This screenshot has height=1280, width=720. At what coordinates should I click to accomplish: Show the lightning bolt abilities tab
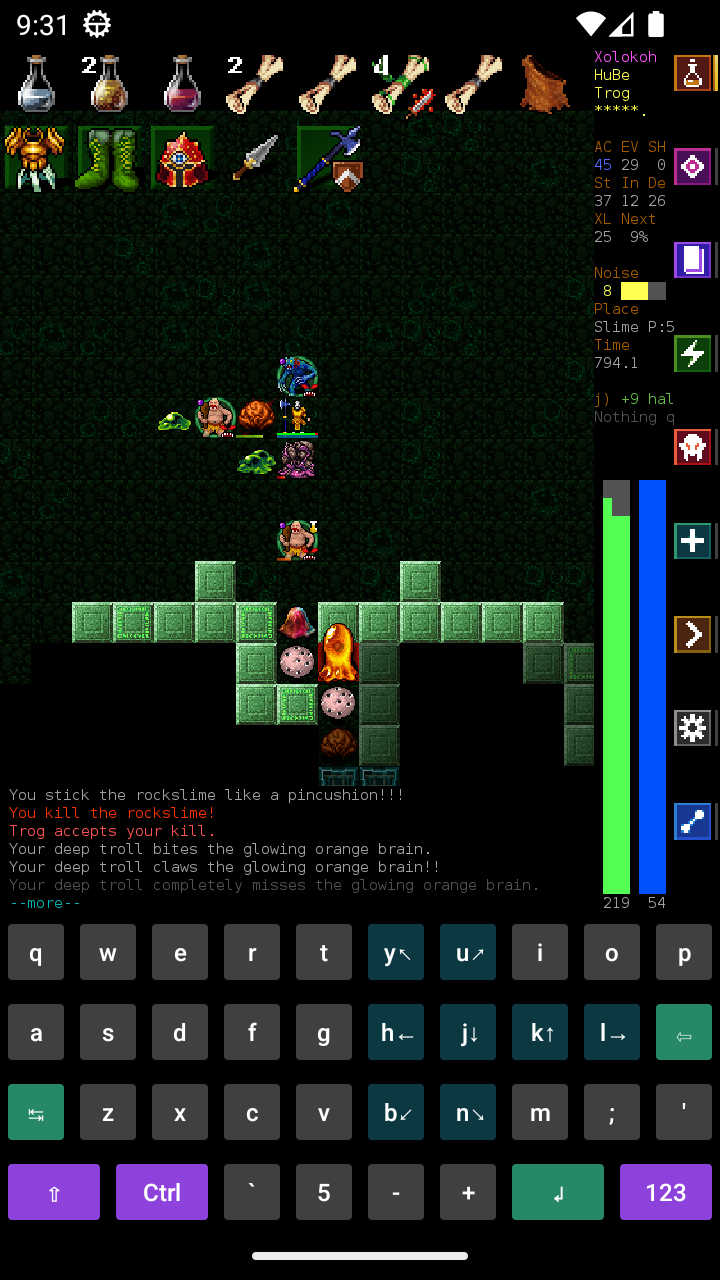(692, 353)
